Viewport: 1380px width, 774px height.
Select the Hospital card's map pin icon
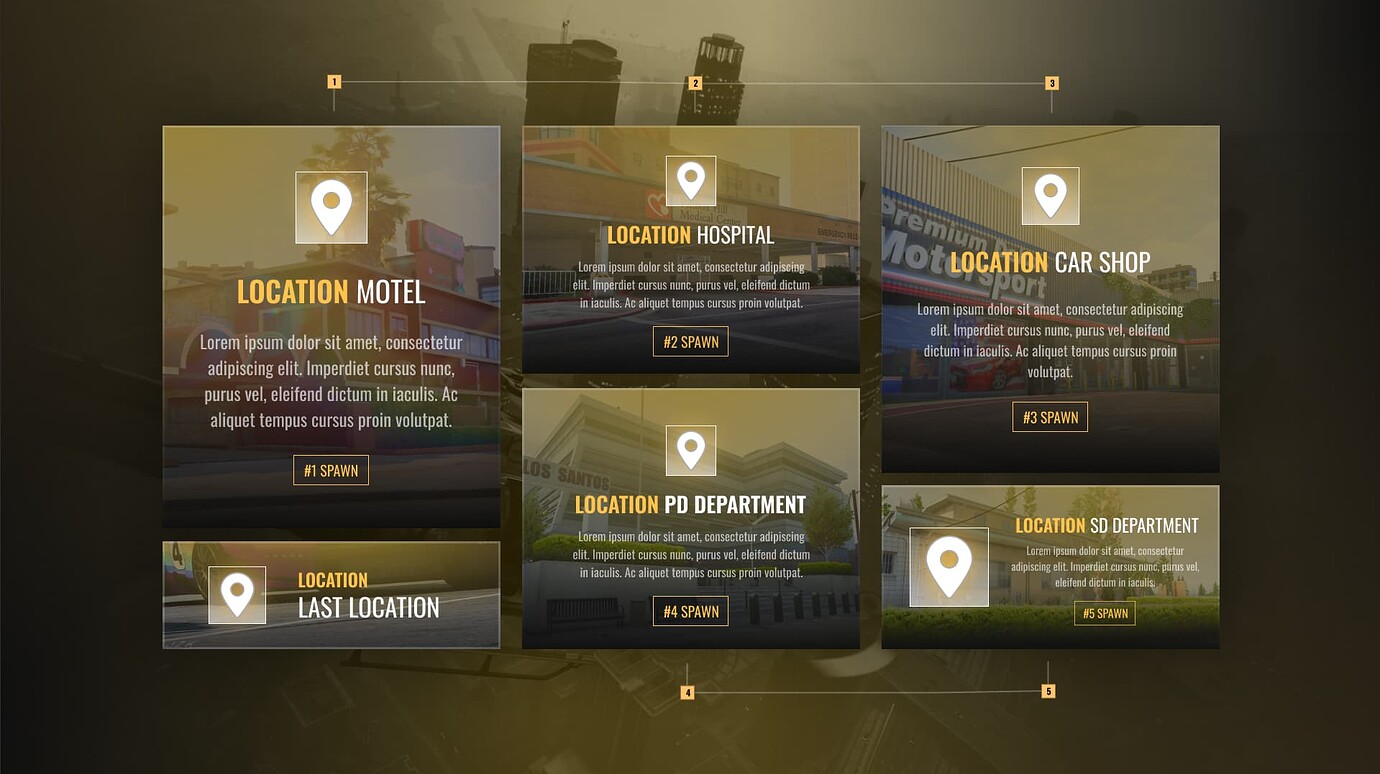(x=691, y=180)
